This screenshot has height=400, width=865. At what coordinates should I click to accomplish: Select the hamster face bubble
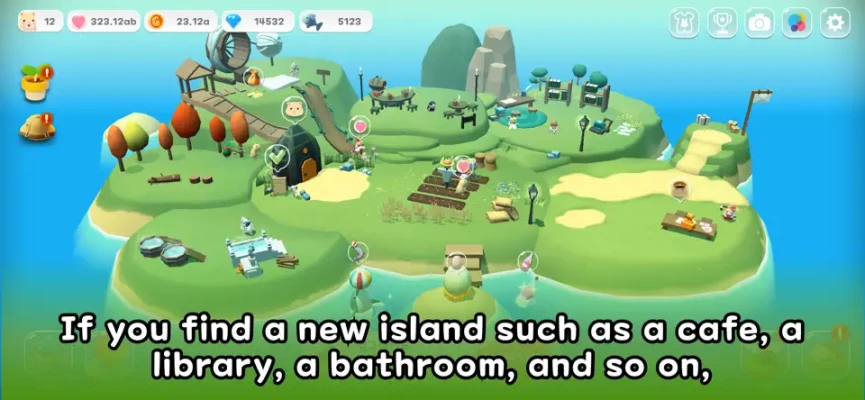[x=294, y=108]
